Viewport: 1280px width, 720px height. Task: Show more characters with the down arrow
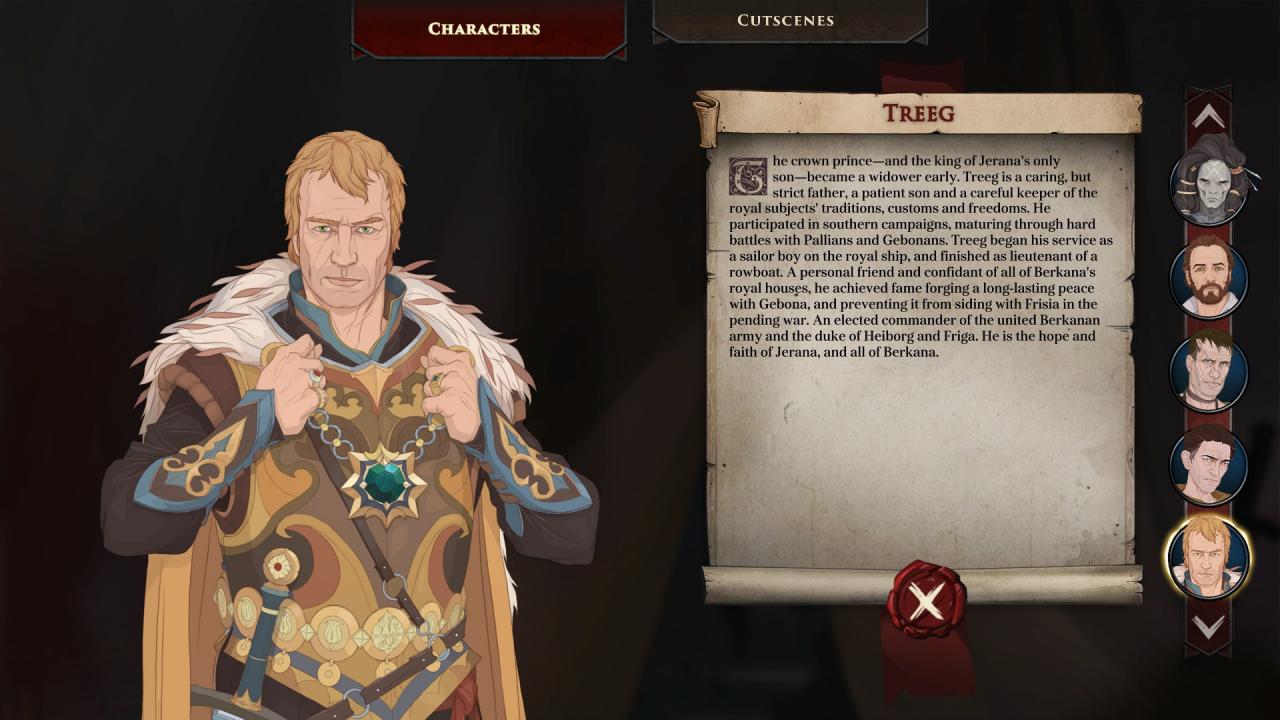tap(1208, 627)
